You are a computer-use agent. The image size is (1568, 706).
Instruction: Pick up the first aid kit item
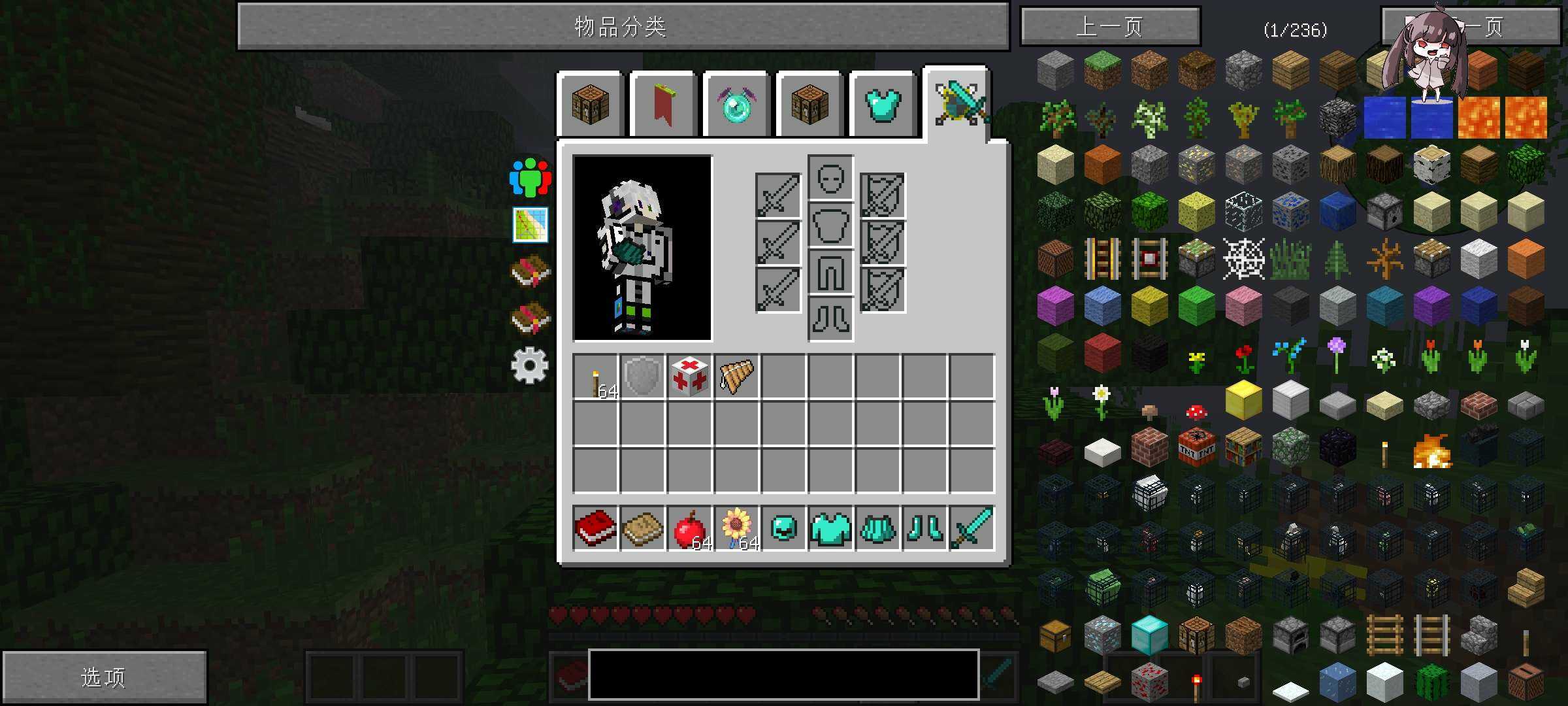coord(689,377)
